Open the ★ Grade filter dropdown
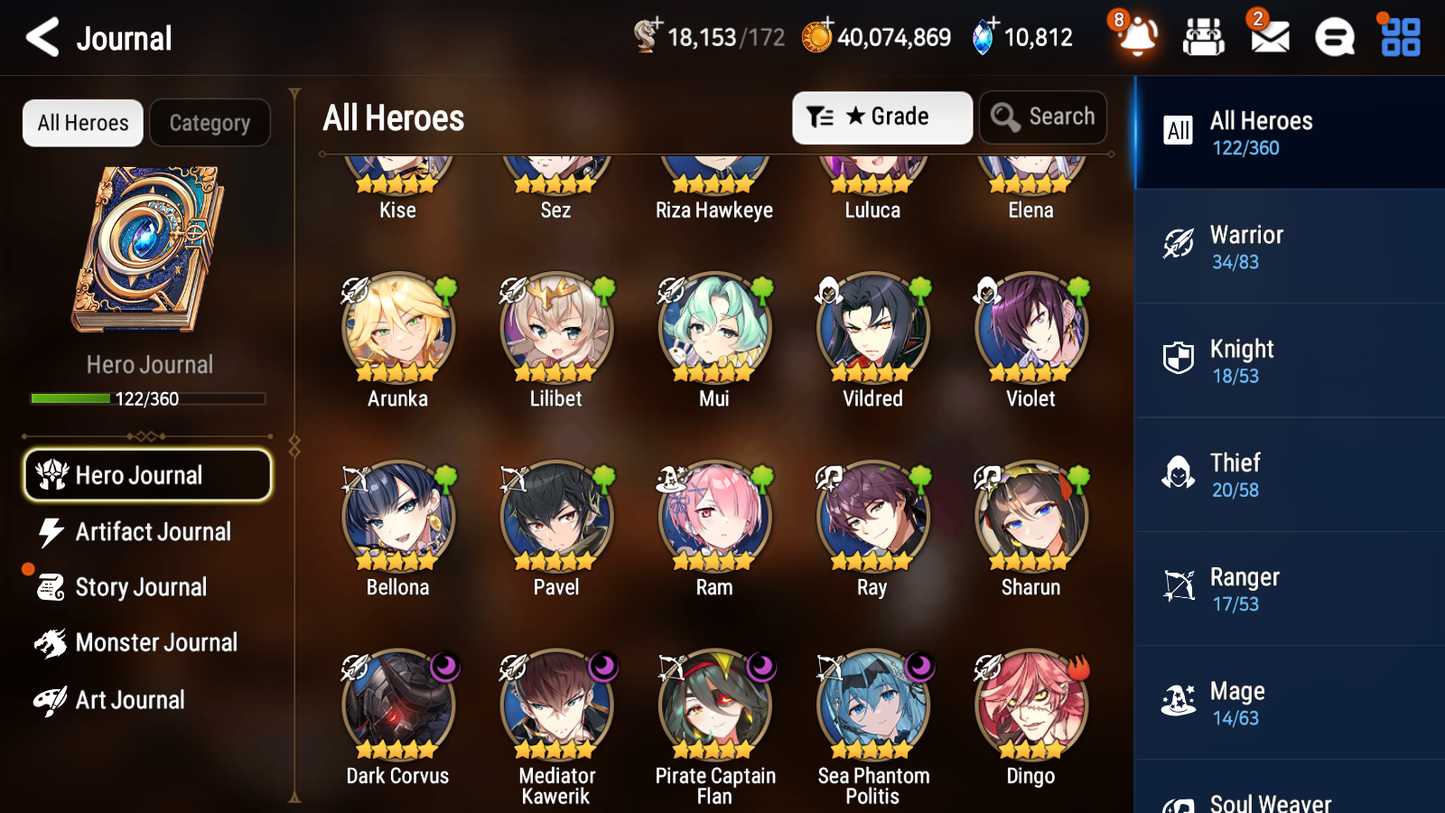The height and width of the screenshot is (813, 1445). pos(881,117)
